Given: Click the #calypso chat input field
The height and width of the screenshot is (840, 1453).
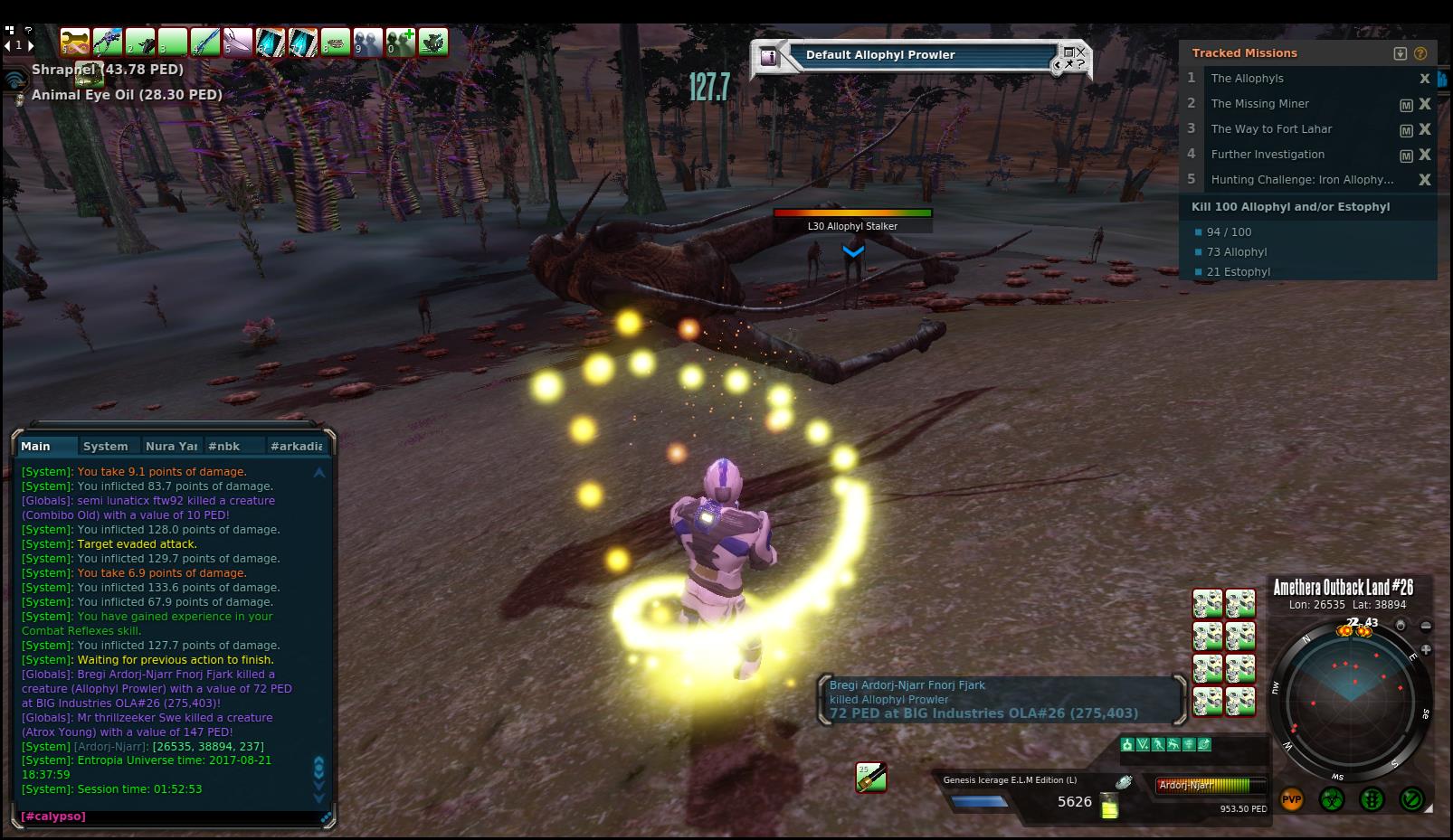Looking at the screenshot, I should (172, 816).
